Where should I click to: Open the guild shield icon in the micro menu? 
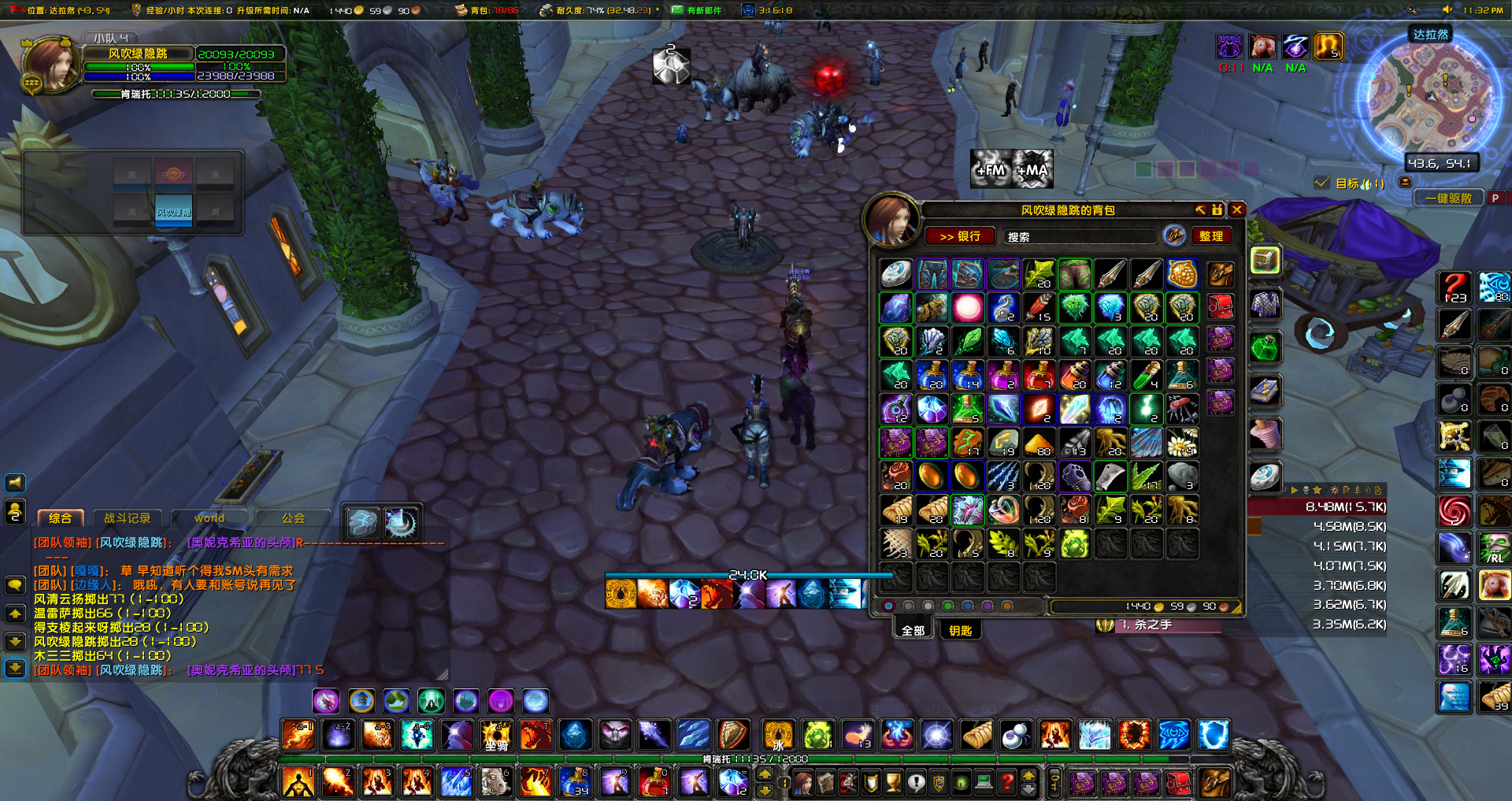[x=870, y=783]
